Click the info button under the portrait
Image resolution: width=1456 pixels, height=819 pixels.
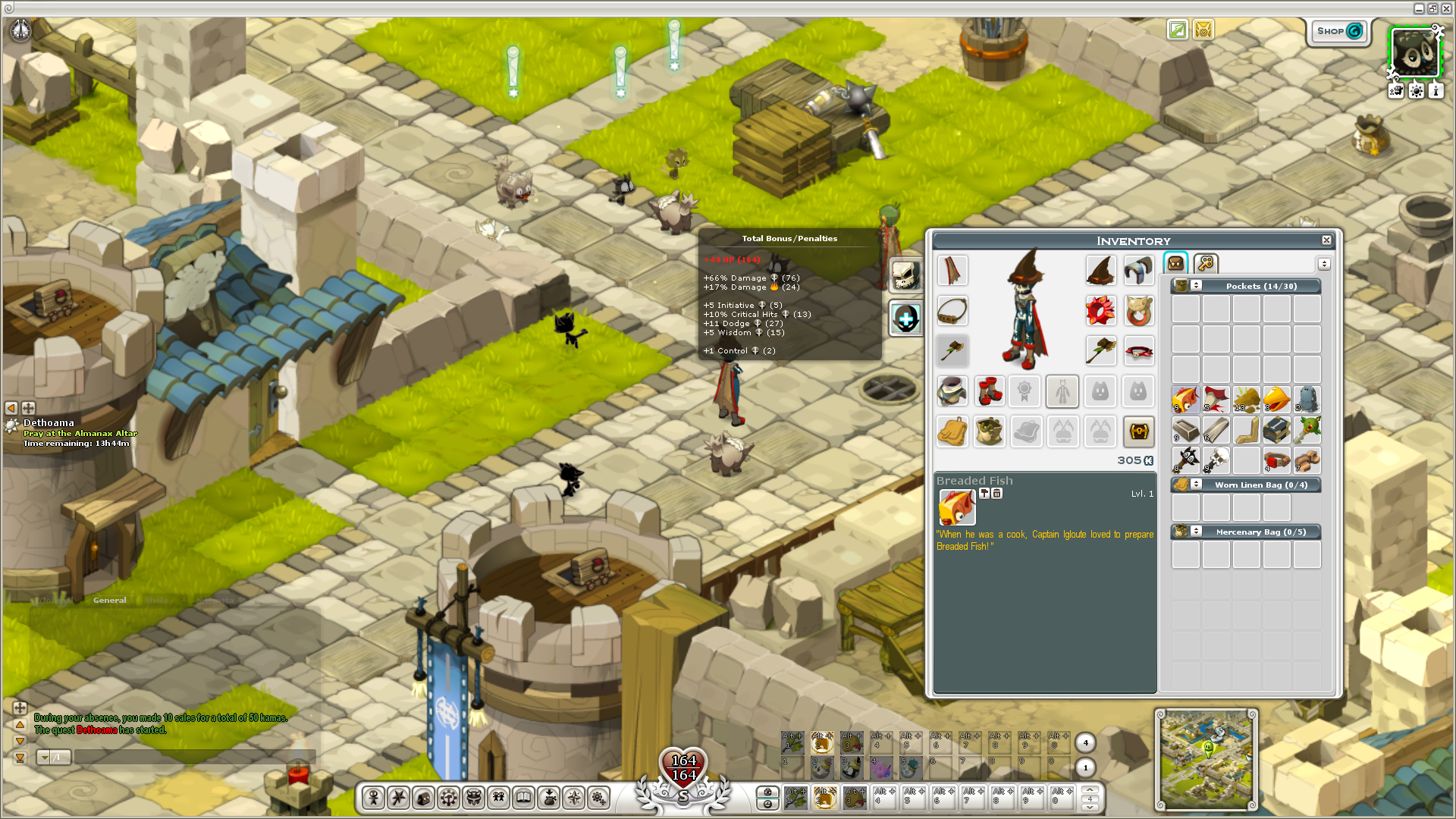coord(1436,91)
